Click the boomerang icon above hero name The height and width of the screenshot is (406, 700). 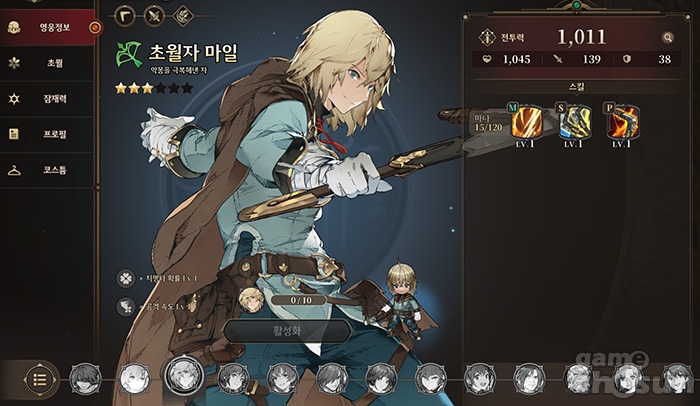click(125, 15)
